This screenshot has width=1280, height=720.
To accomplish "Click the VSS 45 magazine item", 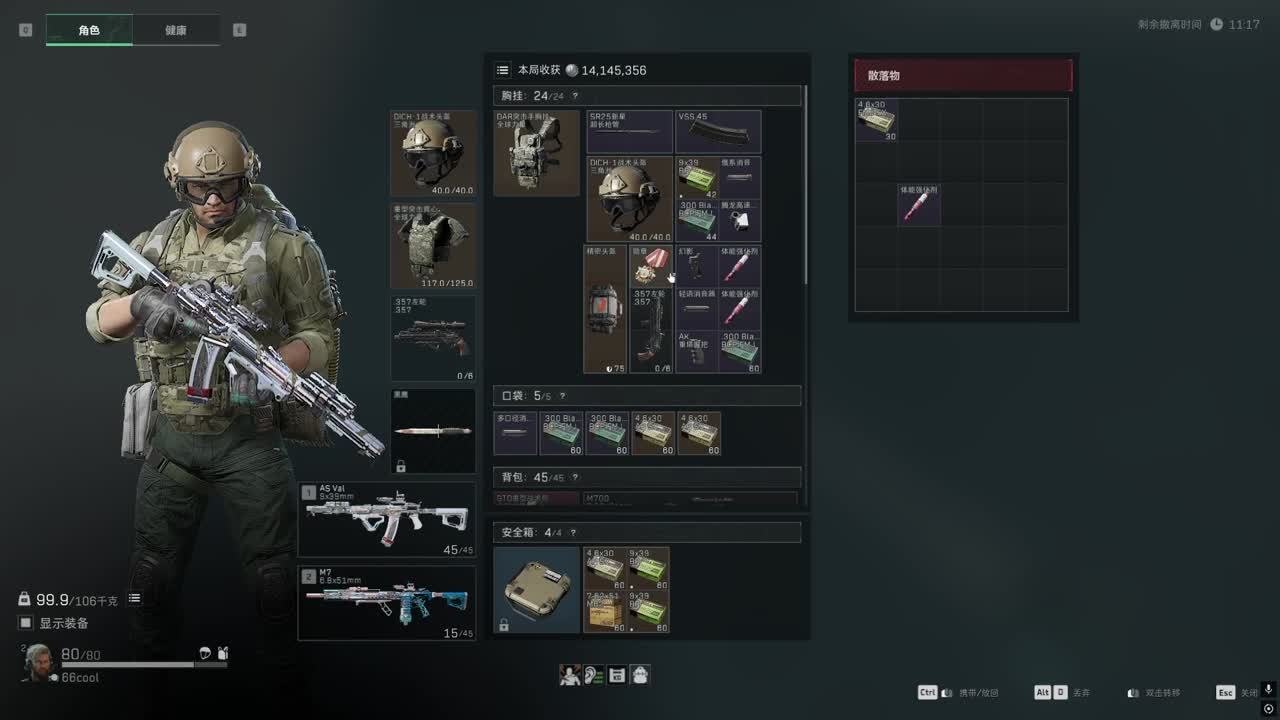I will 718,132.
